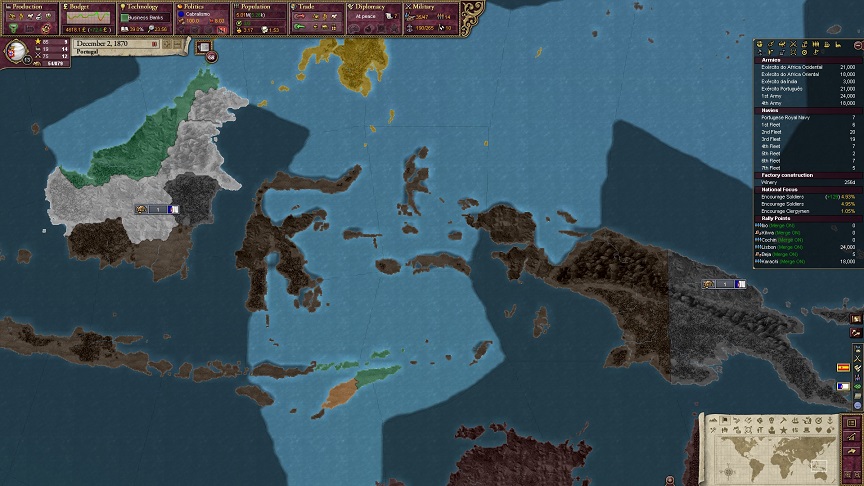
Task: Close the outliner with the red minus button
Action: tap(856, 44)
